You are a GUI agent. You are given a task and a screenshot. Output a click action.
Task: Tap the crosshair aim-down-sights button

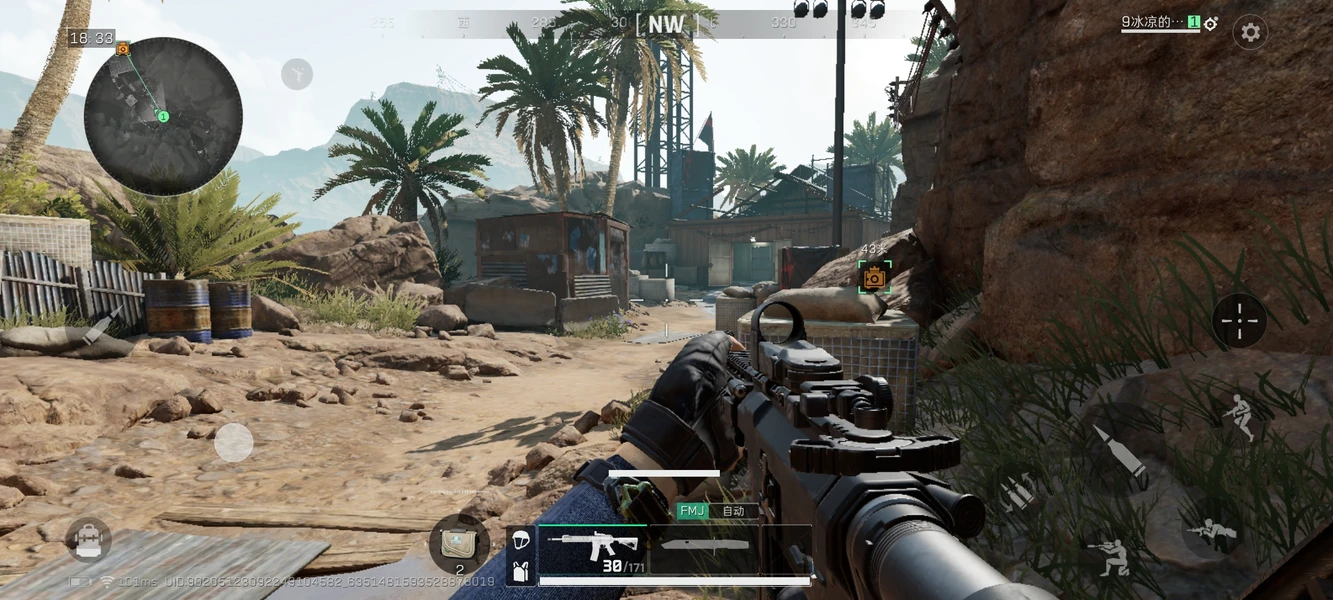coord(1239,321)
